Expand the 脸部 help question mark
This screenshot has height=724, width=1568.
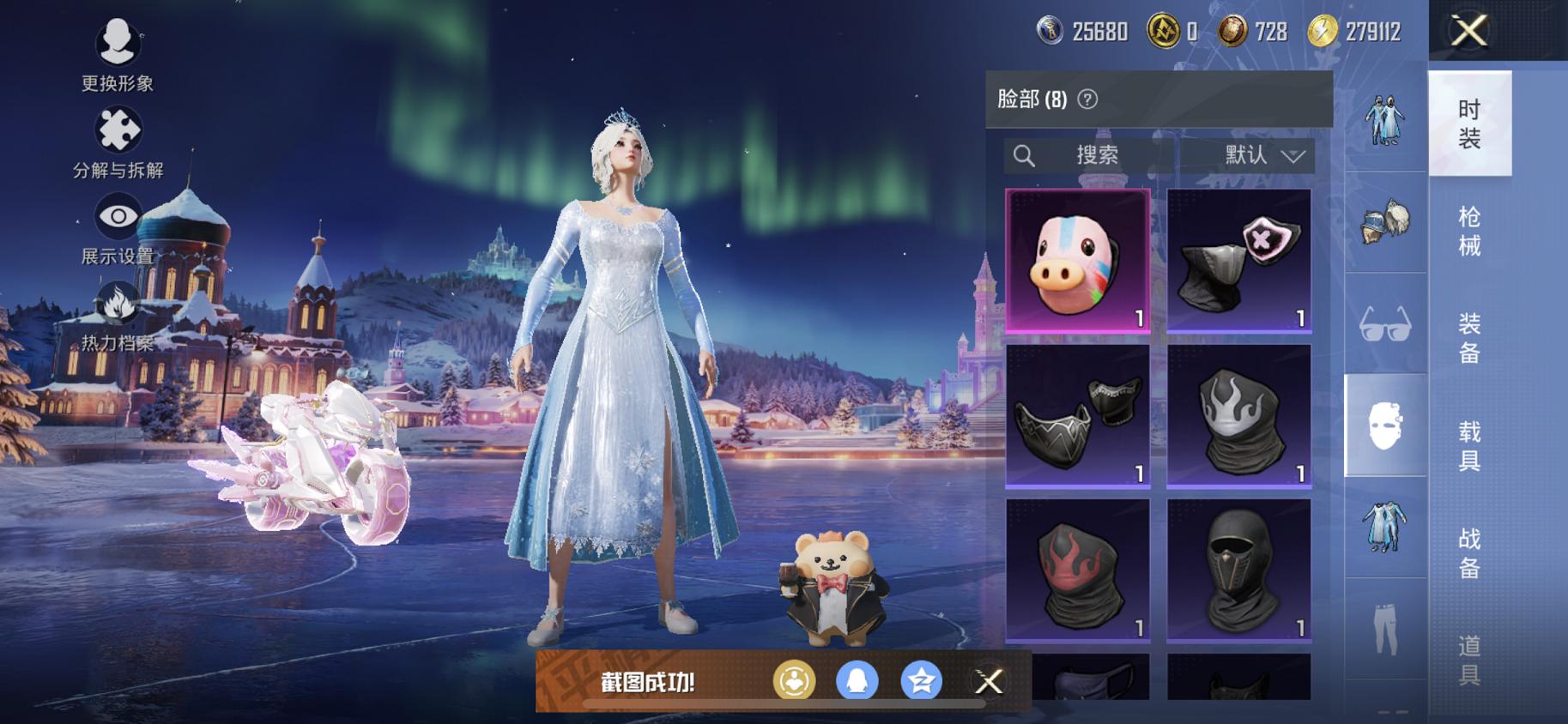tap(1088, 99)
